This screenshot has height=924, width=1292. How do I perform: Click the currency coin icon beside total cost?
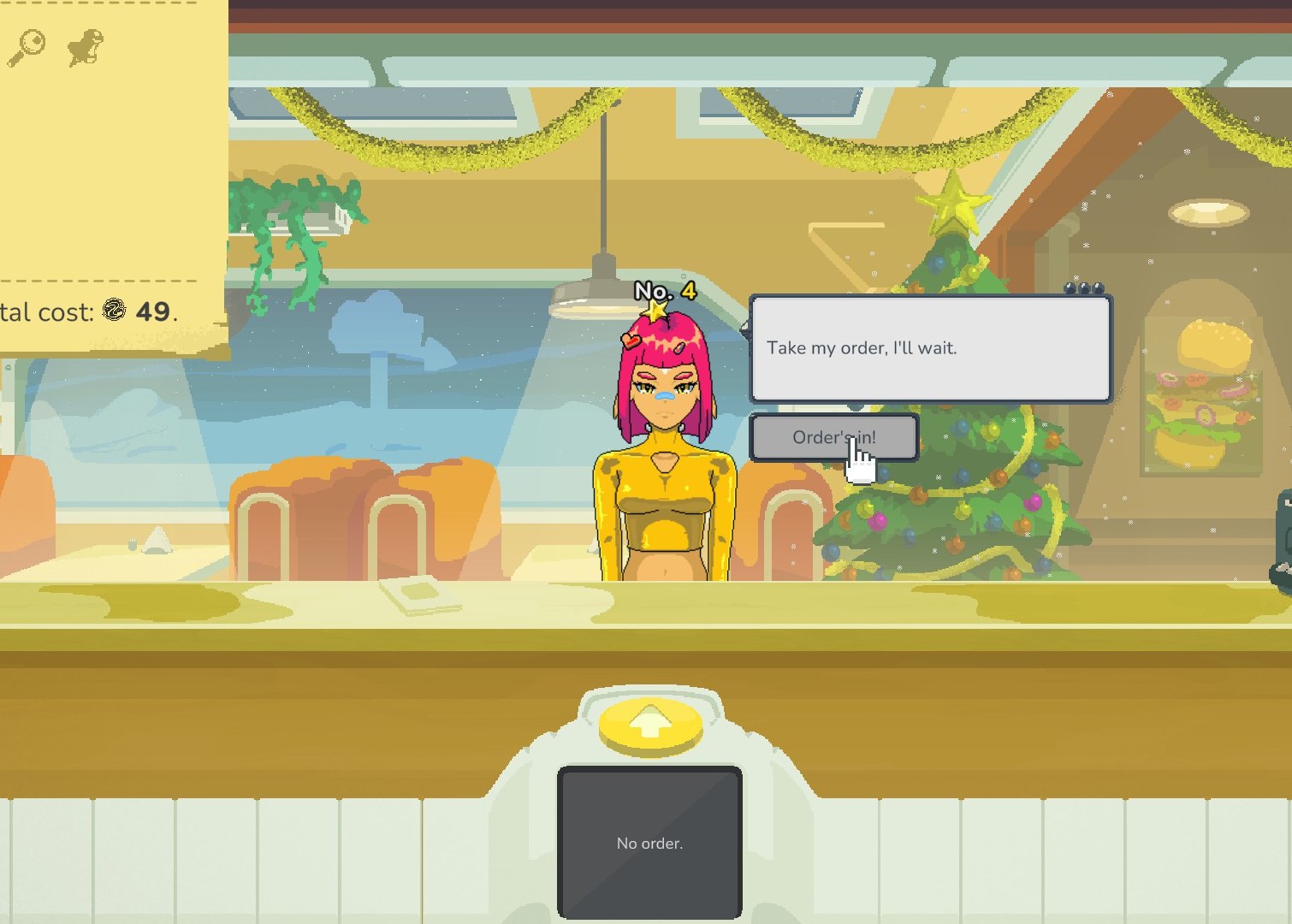[116, 311]
